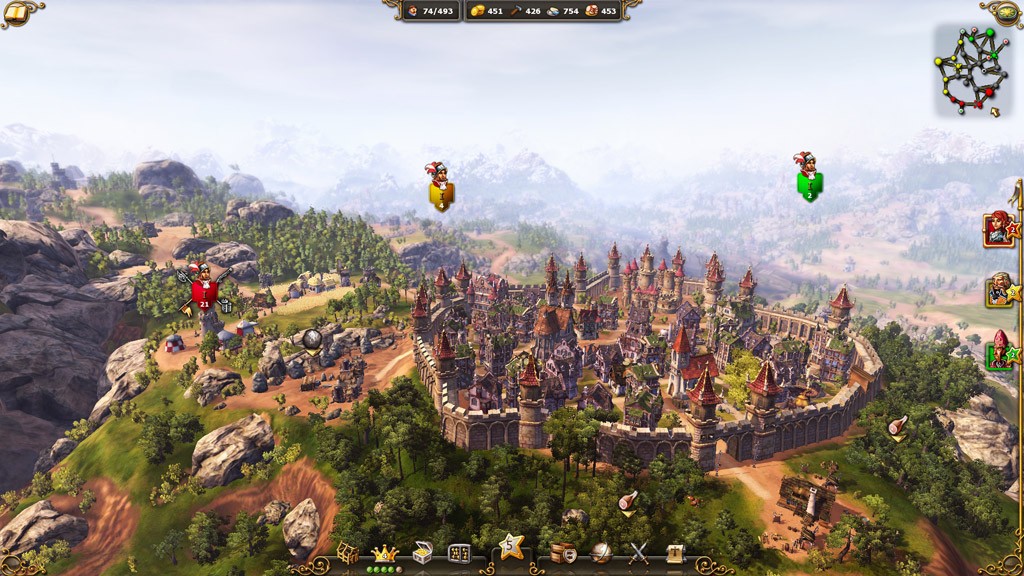The image size is (1024, 576).
Task: Open the golden crown prestige menu
Action: [385, 552]
